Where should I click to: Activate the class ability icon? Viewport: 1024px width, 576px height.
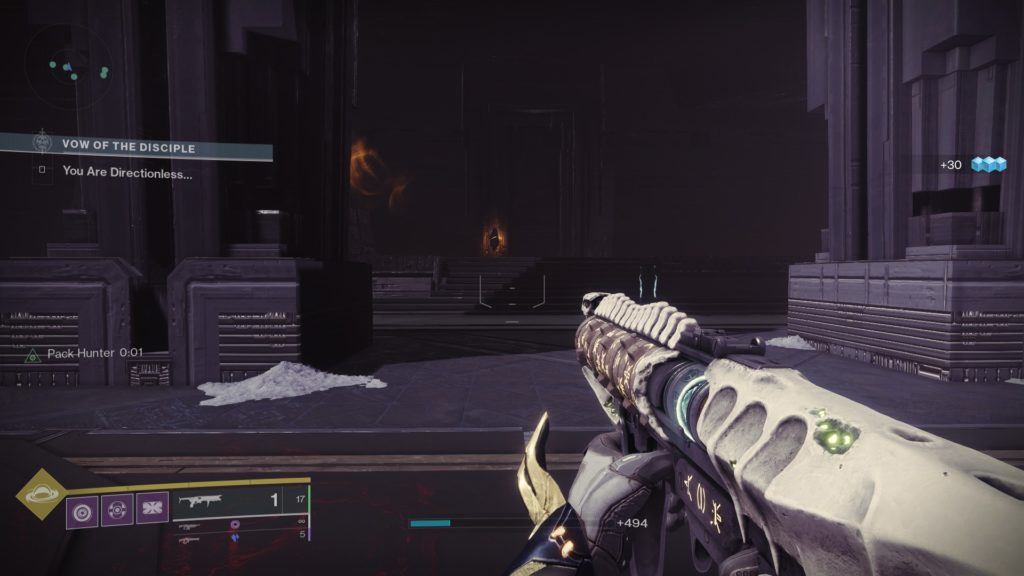click(x=153, y=509)
